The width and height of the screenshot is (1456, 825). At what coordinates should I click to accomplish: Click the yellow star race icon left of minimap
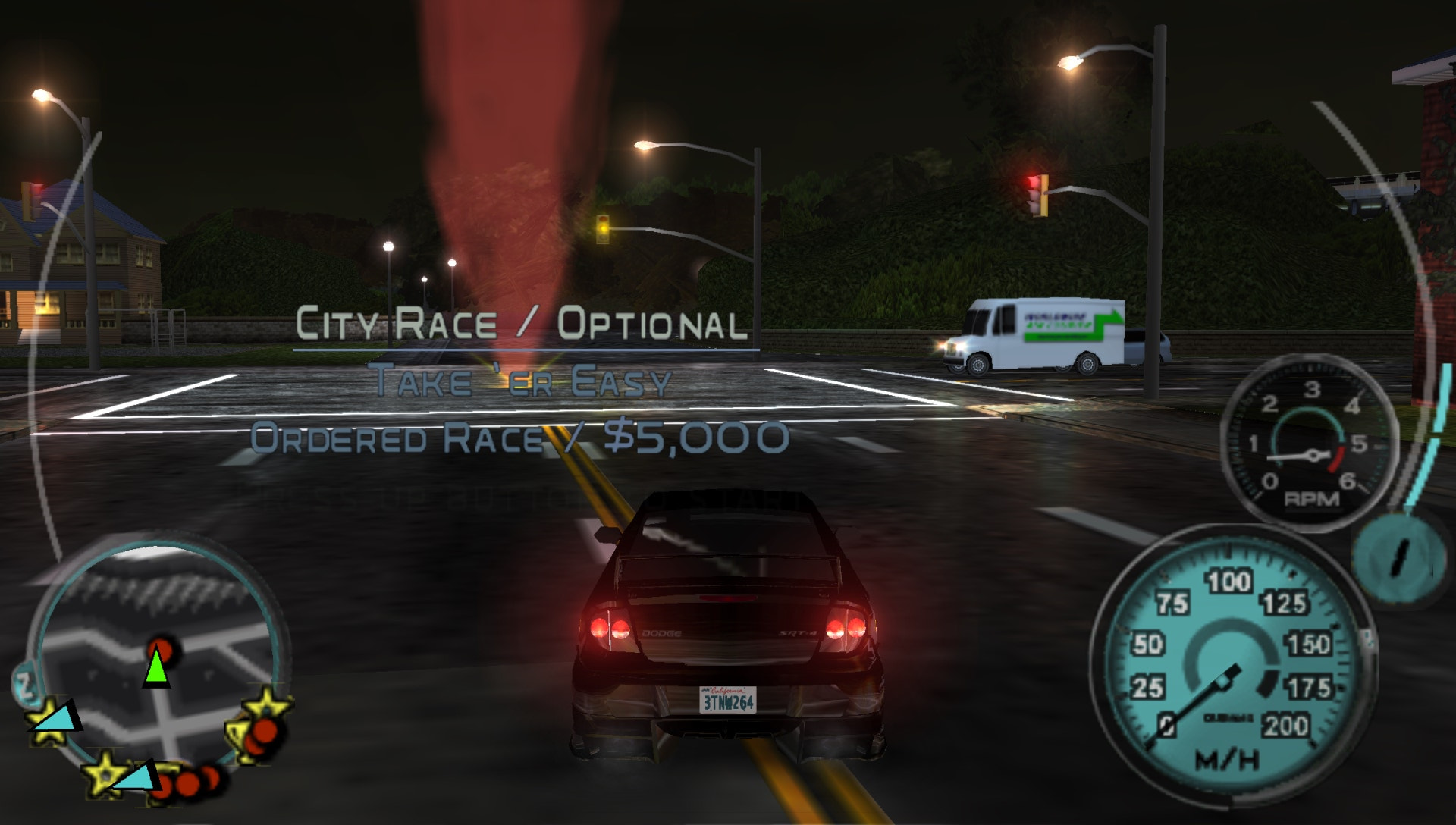coord(48,720)
